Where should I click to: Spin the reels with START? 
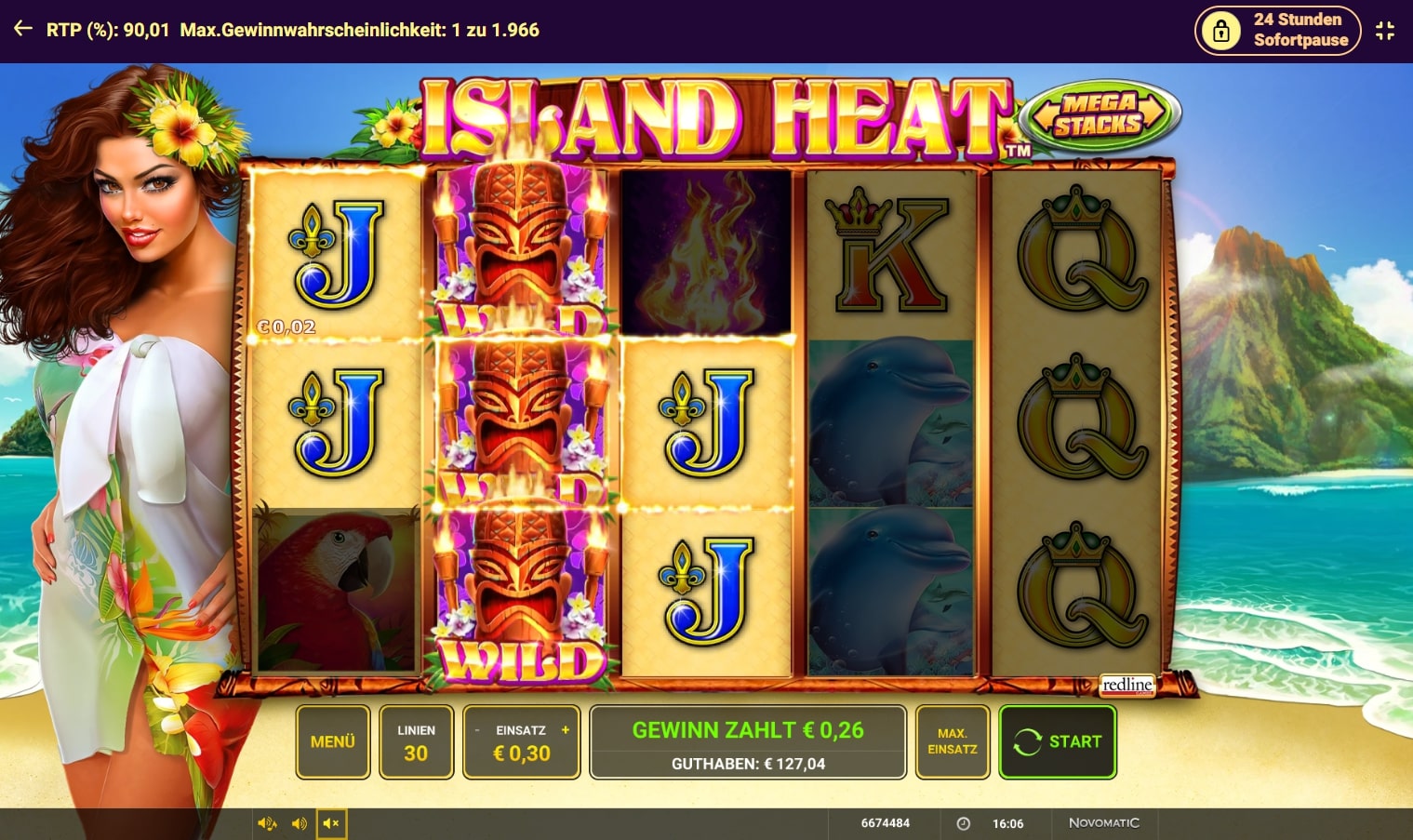click(1058, 741)
